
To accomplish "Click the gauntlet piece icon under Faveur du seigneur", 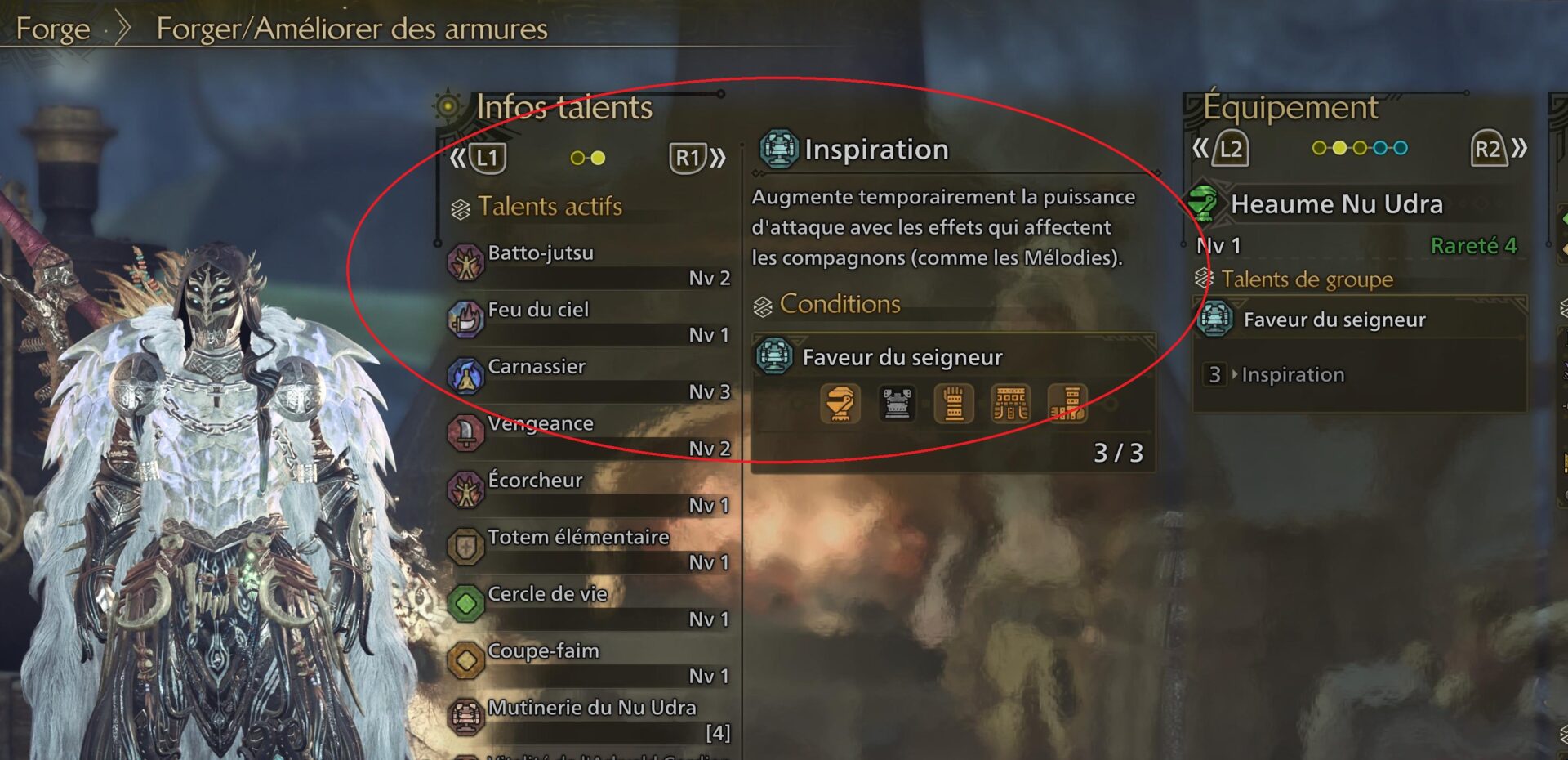I will point(954,404).
